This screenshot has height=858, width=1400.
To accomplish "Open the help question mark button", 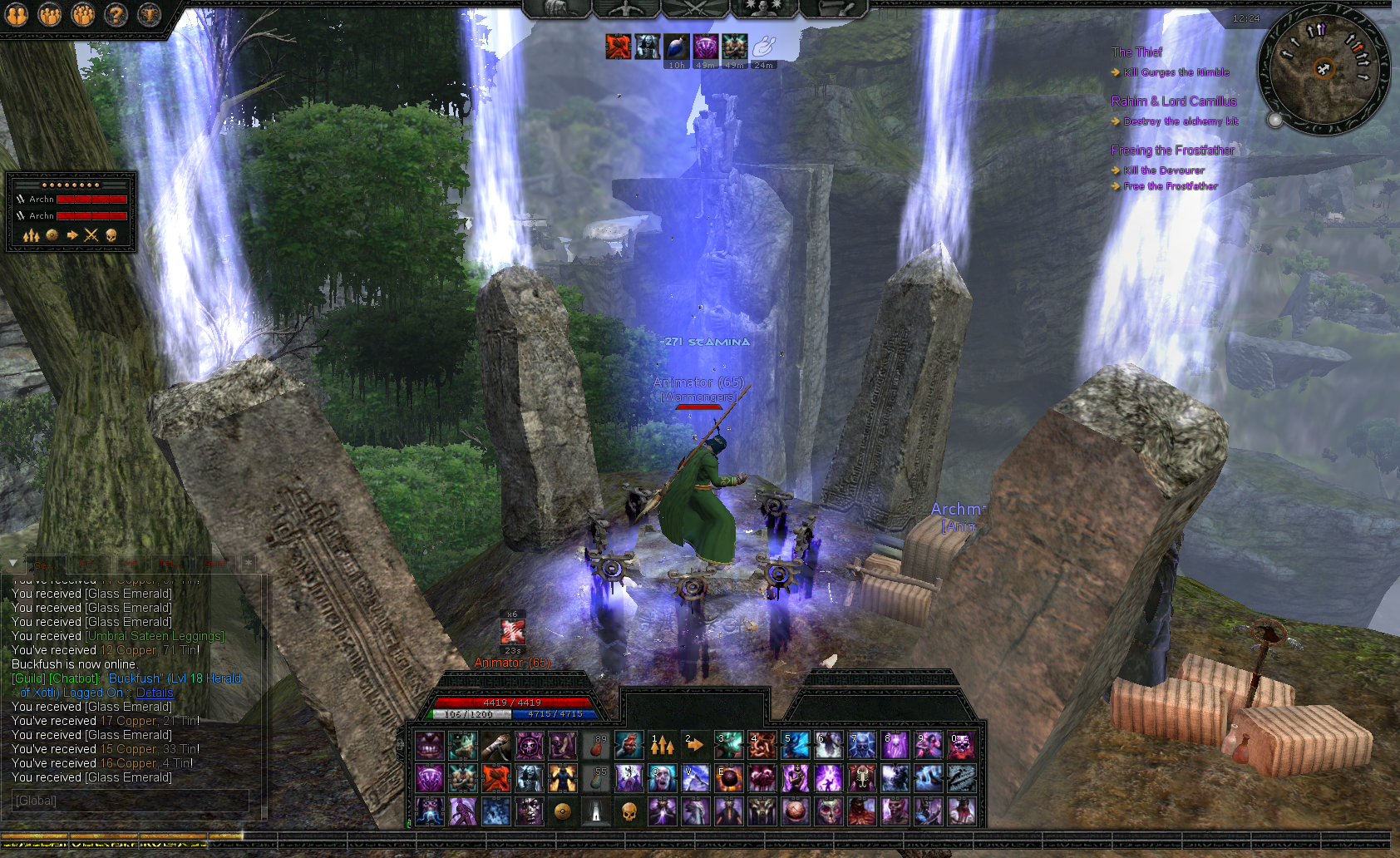I will pos(116,14).
